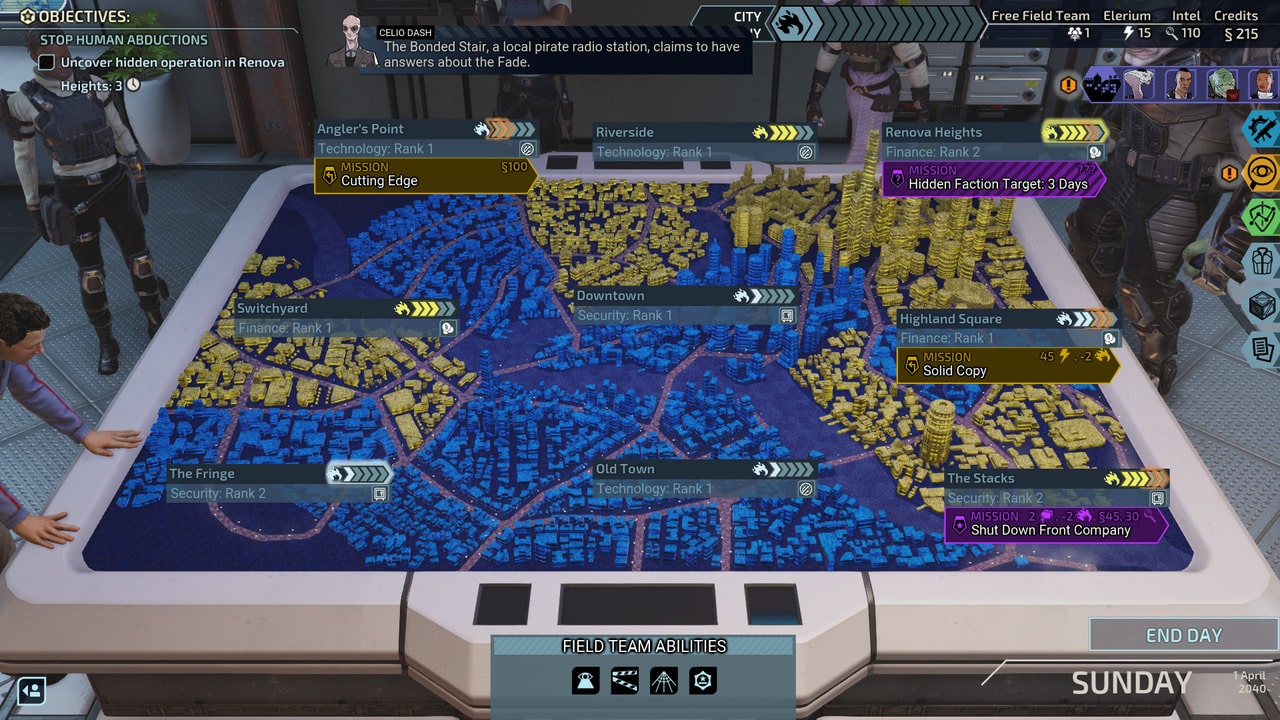Screen dimensions: 1280x720
Task: Select the city skyline tab in the roster bar
Action: tap(1102, 86)
